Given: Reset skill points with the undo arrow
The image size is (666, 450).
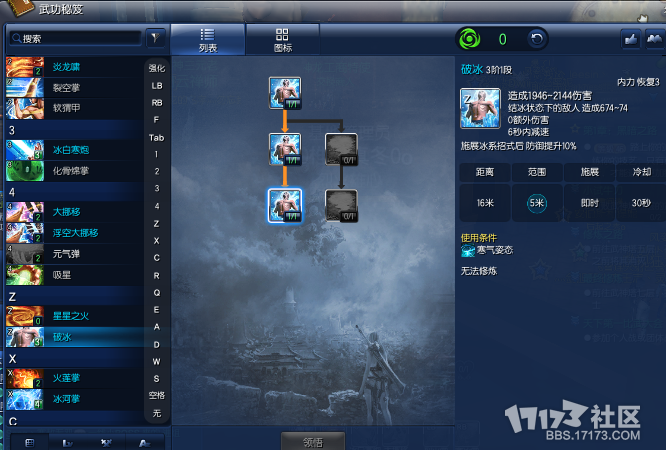Looking at the screenshot, I should click(x=537, y=40).
